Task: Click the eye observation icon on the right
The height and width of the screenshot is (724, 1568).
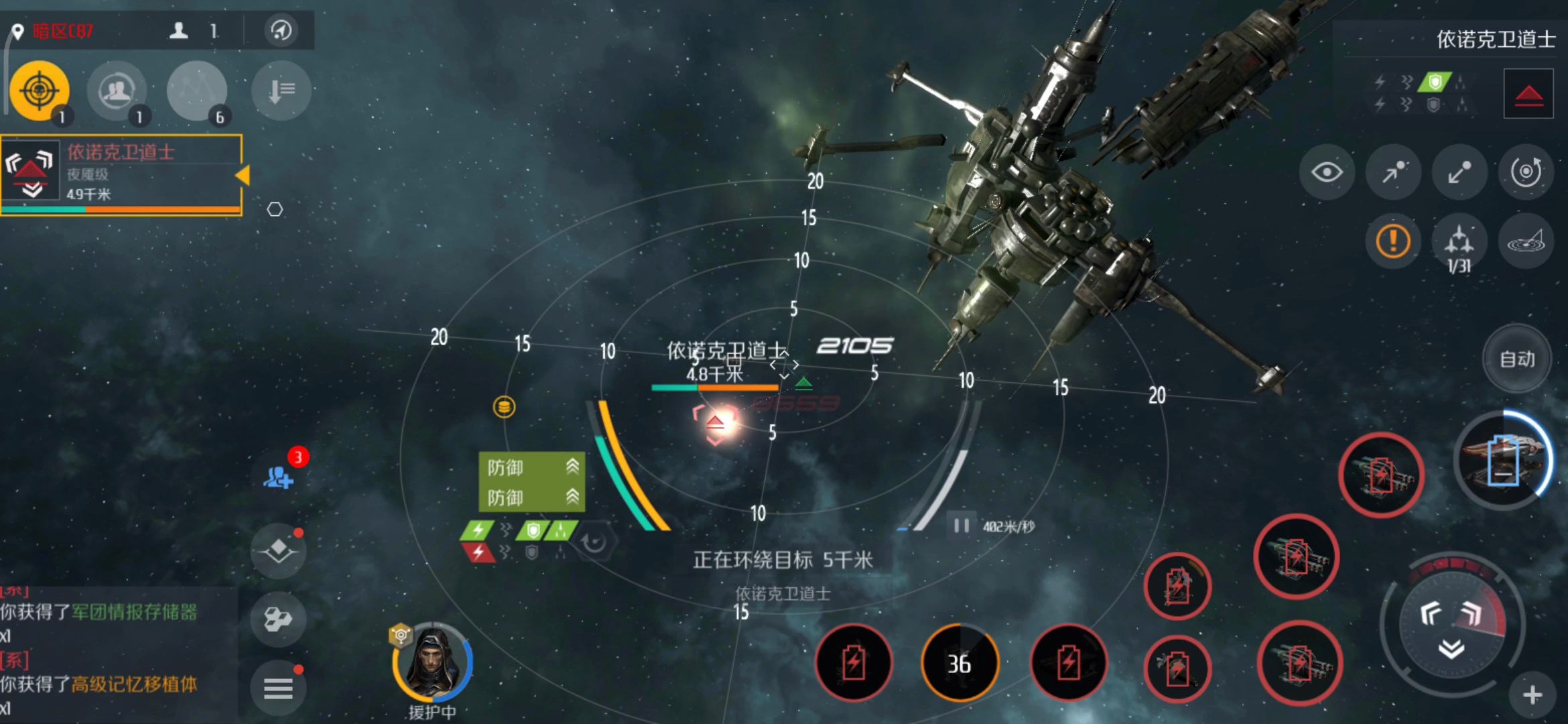Action: point(1327,172)
